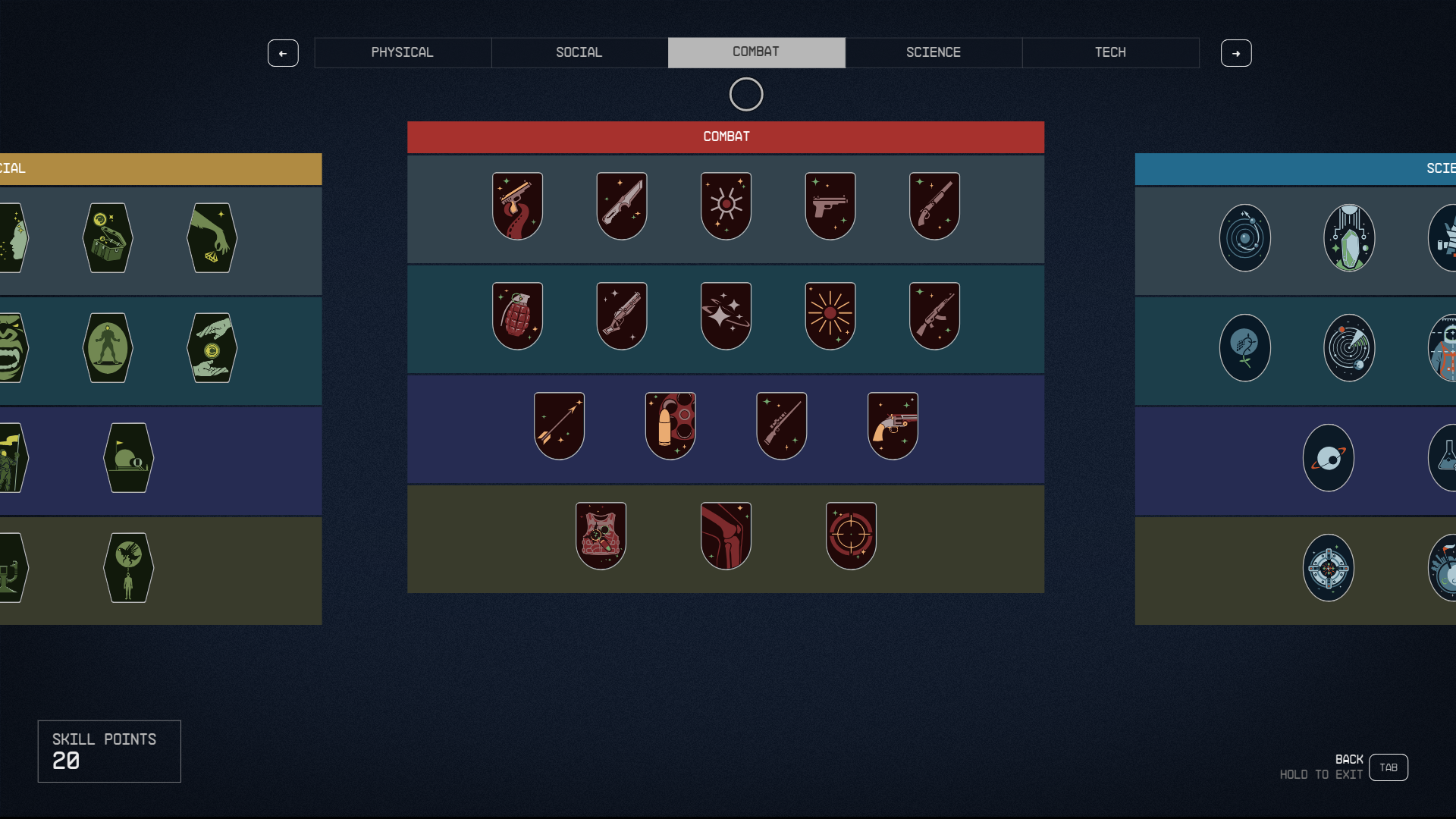Select the Targeting revolver skill in third tier
This screenshot has width=1456, height=819.
pos(893,425)
